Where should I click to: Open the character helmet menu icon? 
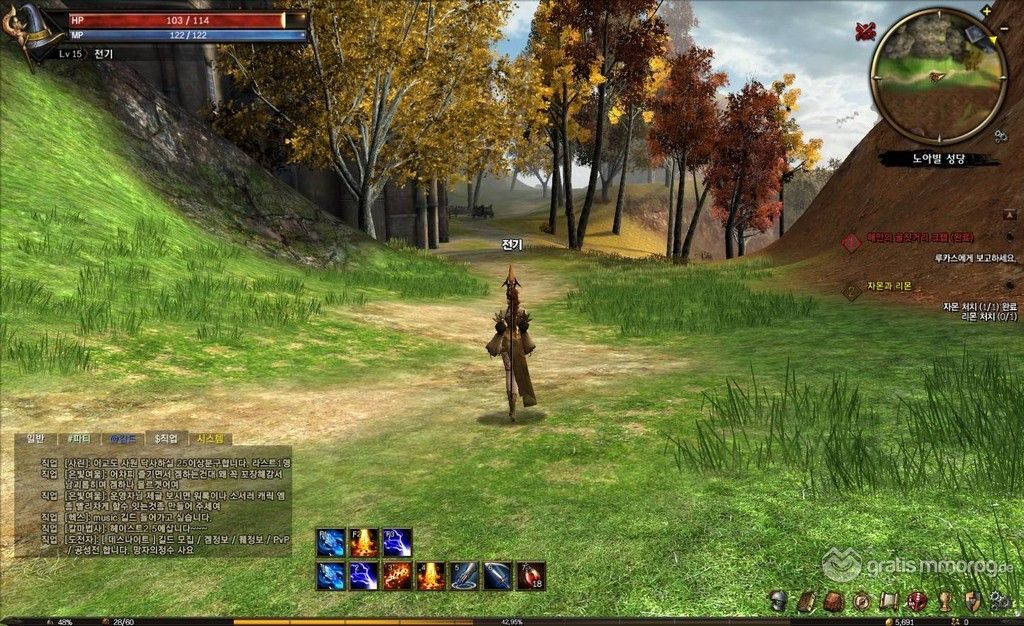[x=777, y=601]
